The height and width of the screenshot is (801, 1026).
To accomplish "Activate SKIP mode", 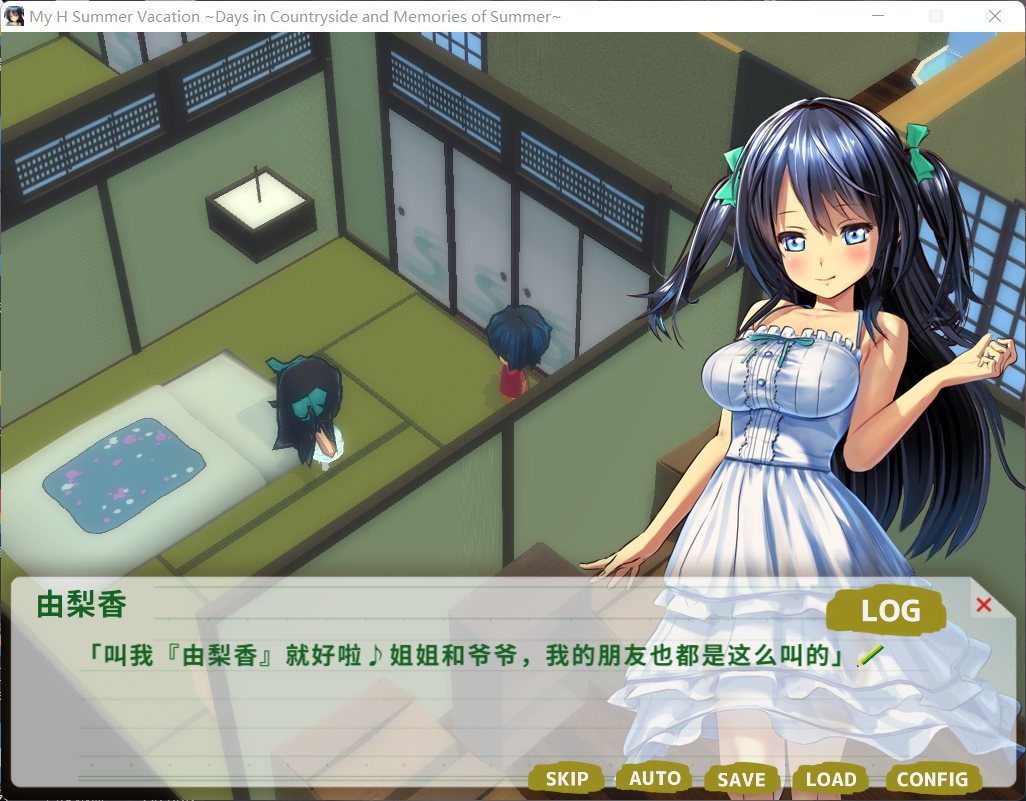I will [x=566, y=779].
